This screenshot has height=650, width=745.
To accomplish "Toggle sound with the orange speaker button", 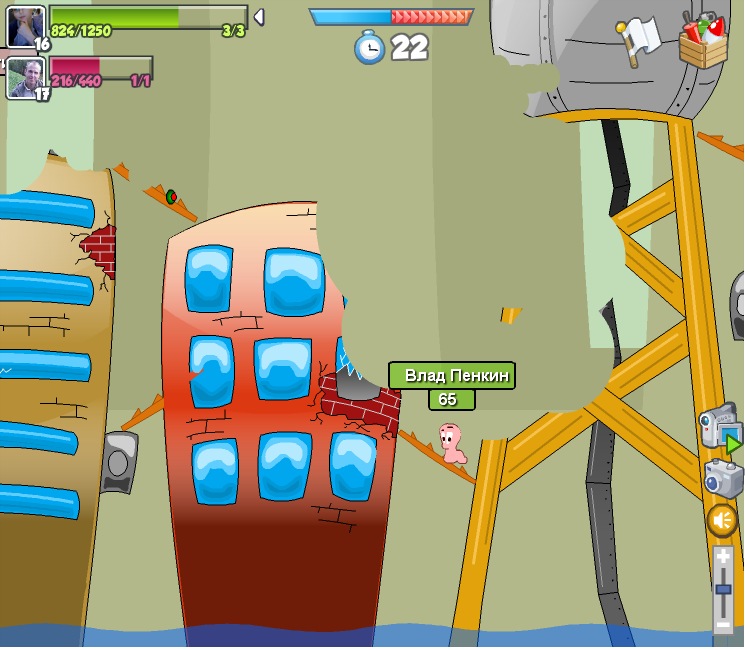I will click(722, 520).
